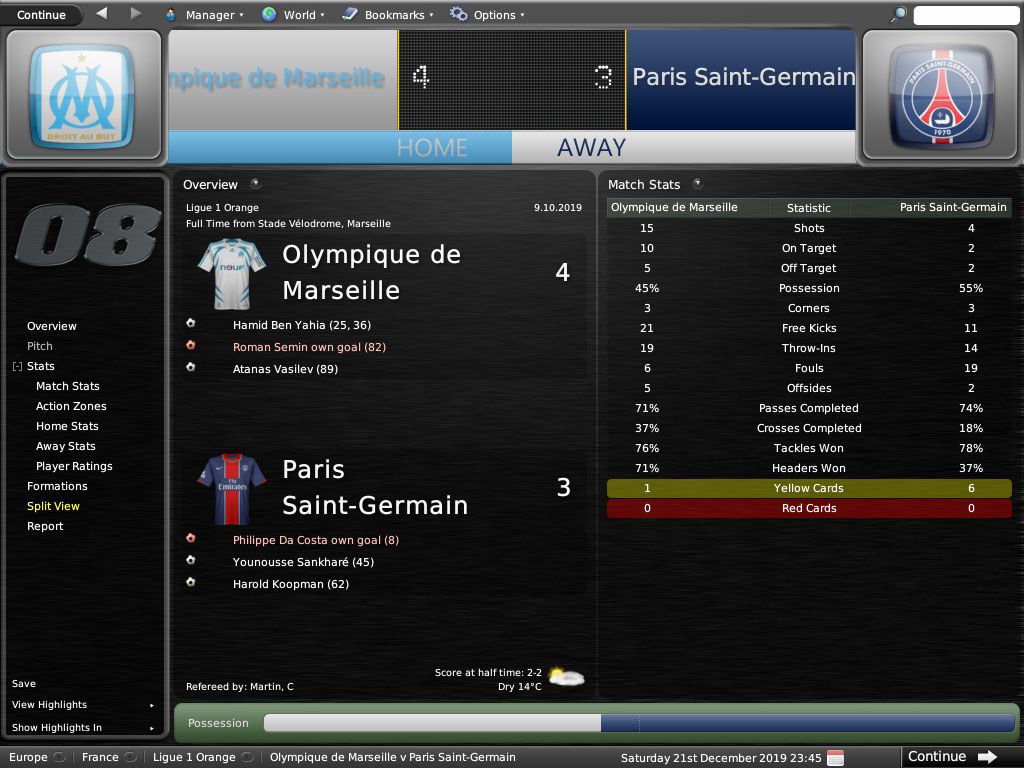Show the Action Zones view
The width and height of the screenshot is (1024, 768).
point(71,406)
